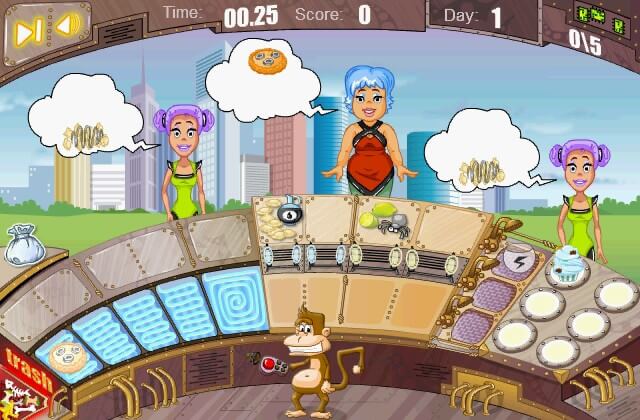
Task: Activate the lightning bolt blender jar
Action: (x=519, y=262)
